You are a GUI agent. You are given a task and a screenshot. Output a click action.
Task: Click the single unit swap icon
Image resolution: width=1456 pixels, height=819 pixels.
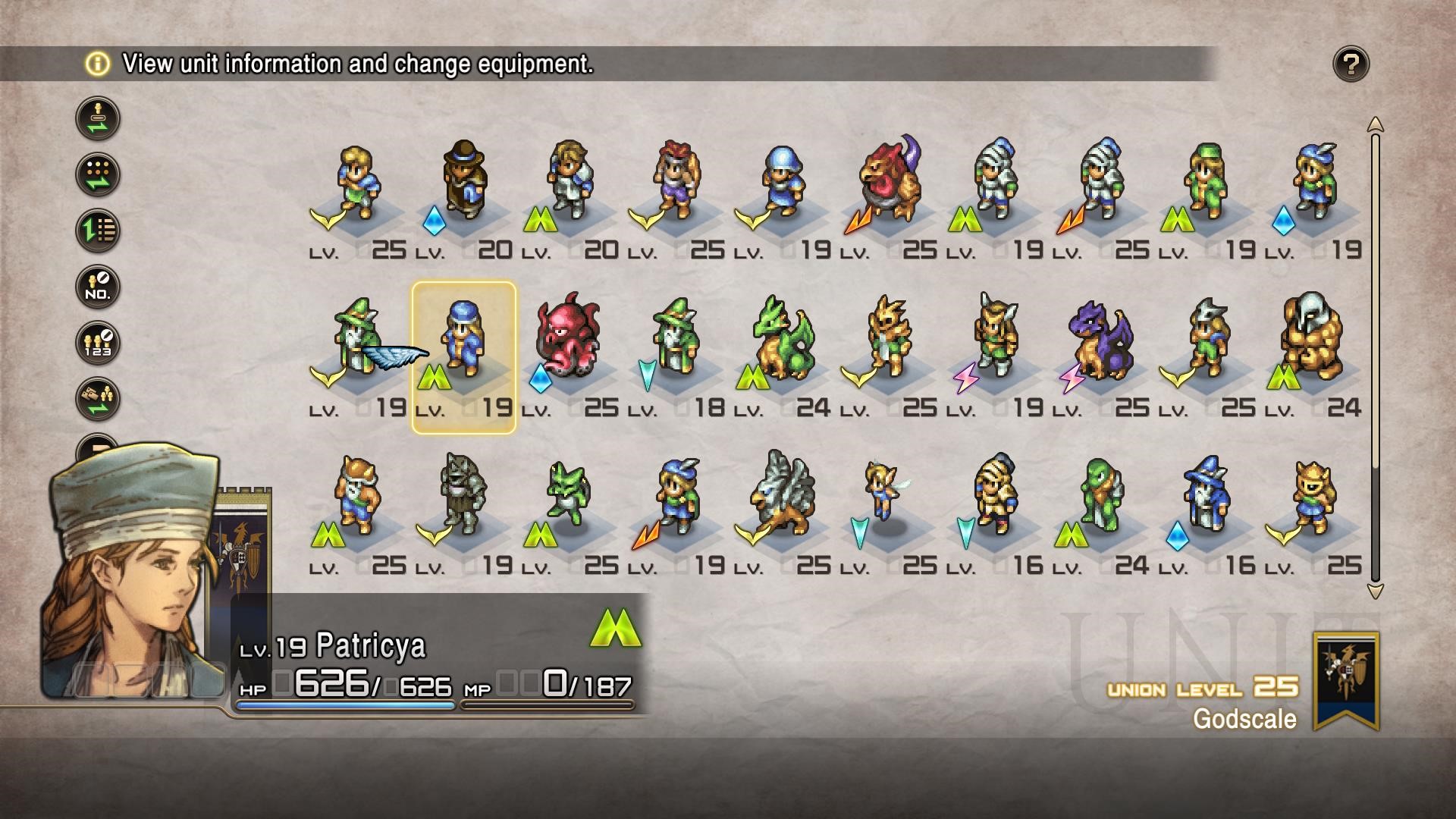pos(98,118)
